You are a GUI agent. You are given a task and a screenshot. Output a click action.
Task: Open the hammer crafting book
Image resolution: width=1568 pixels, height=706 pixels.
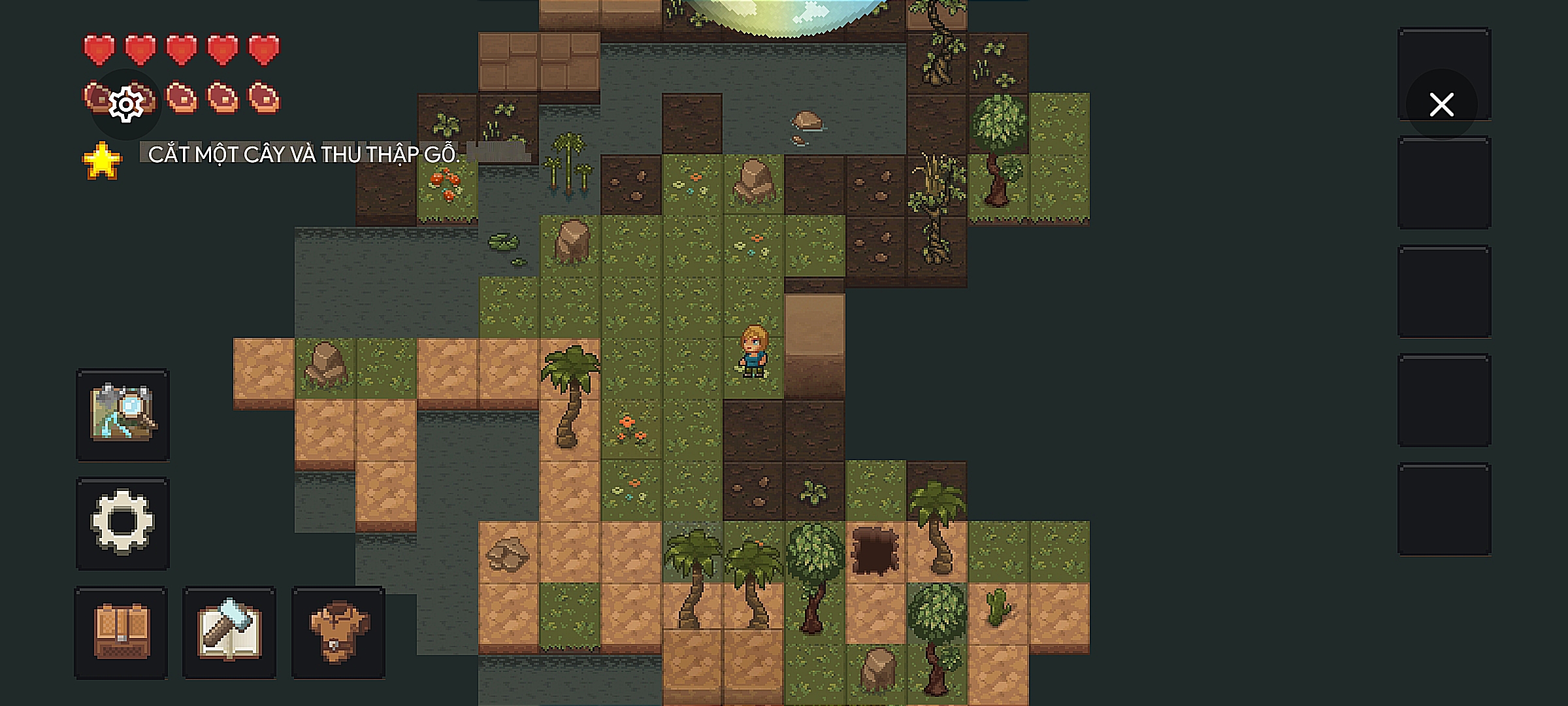point(229,632)
